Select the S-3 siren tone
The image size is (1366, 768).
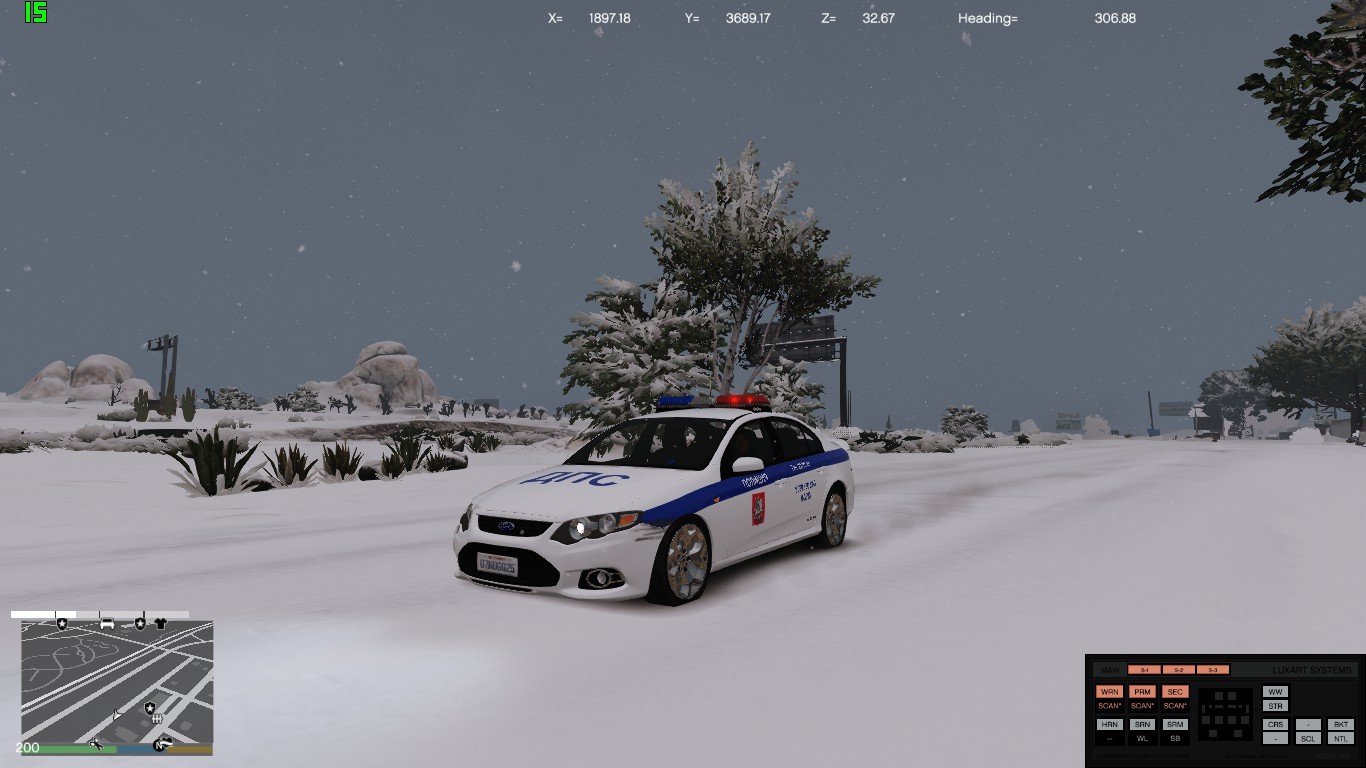click(1213, 670)
